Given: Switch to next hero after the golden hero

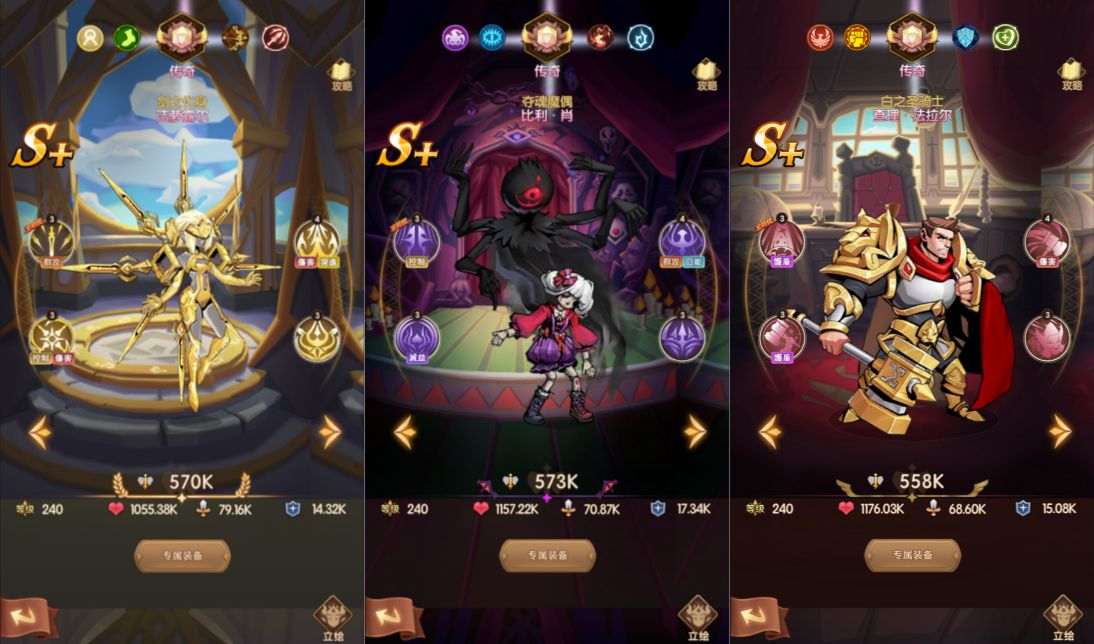Looking at the screenshot, I should pos(330,432).
